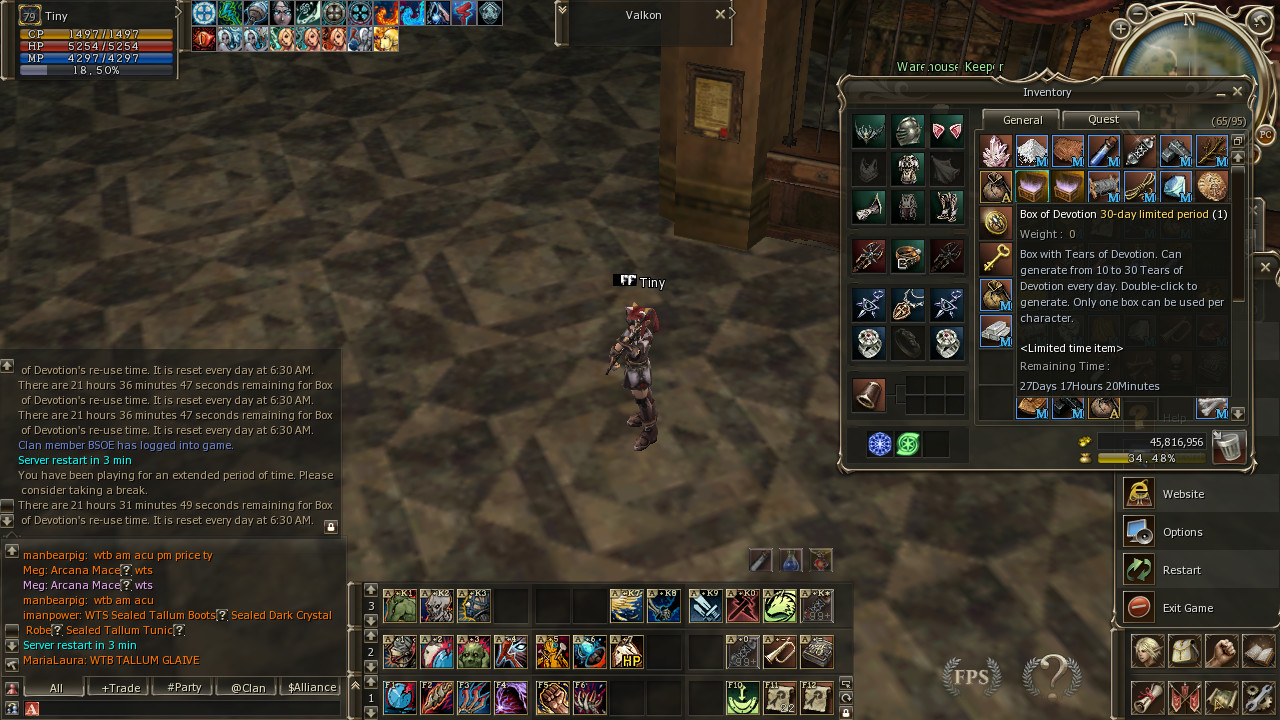
Task: Open the Options menu entry
Action: tap(1183, 532)
